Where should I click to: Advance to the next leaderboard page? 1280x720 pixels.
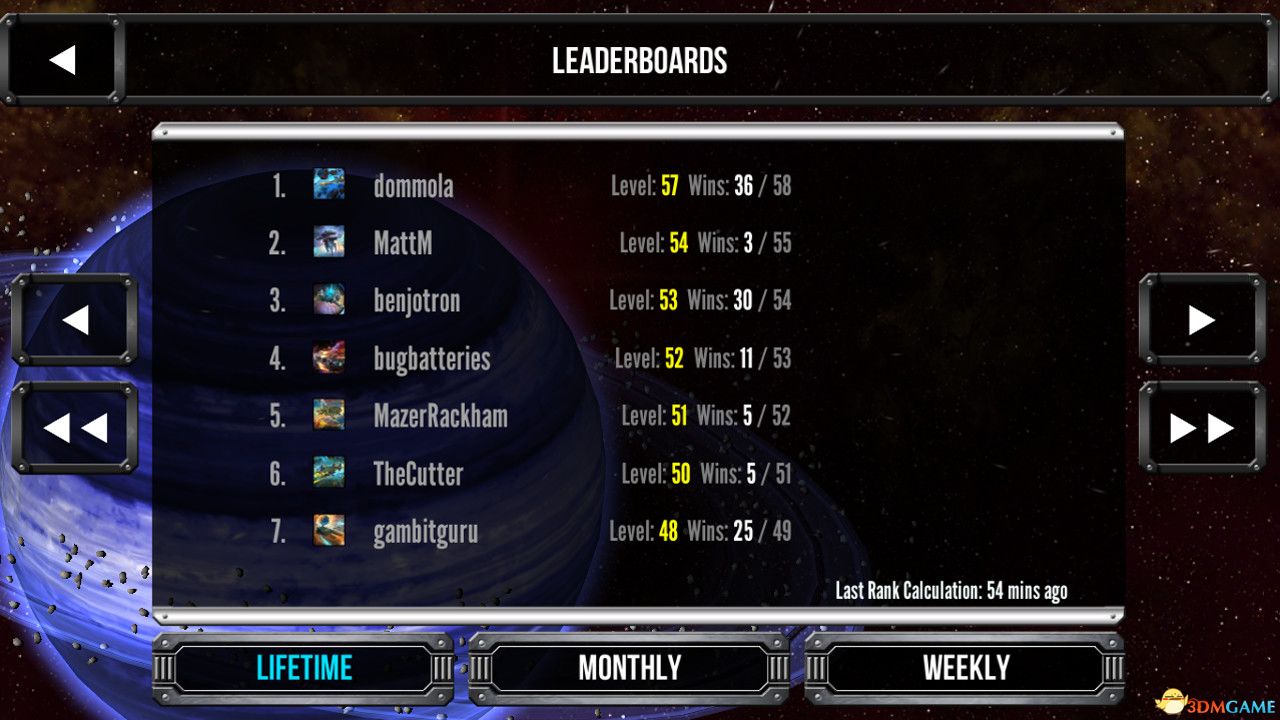[x=1202, y=320]
